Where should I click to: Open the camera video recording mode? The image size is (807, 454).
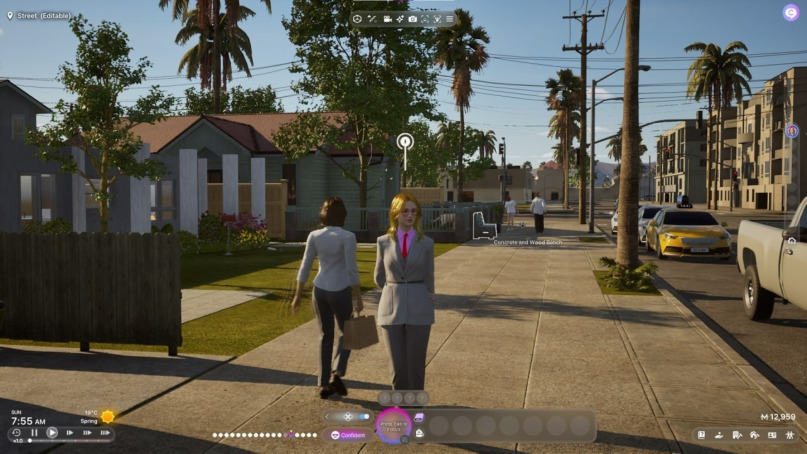[387, 19]
